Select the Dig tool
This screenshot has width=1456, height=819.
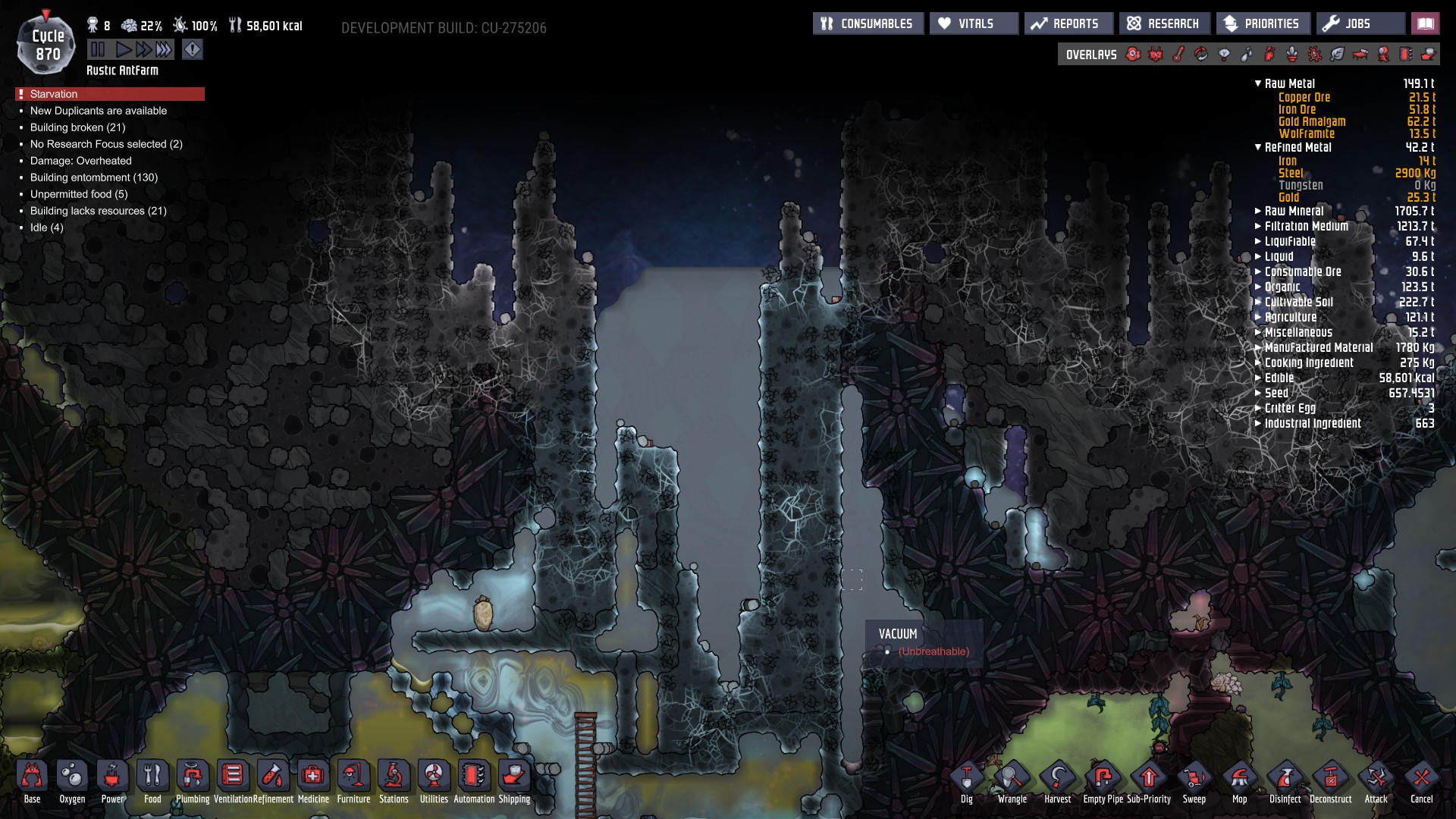point(967,781)
